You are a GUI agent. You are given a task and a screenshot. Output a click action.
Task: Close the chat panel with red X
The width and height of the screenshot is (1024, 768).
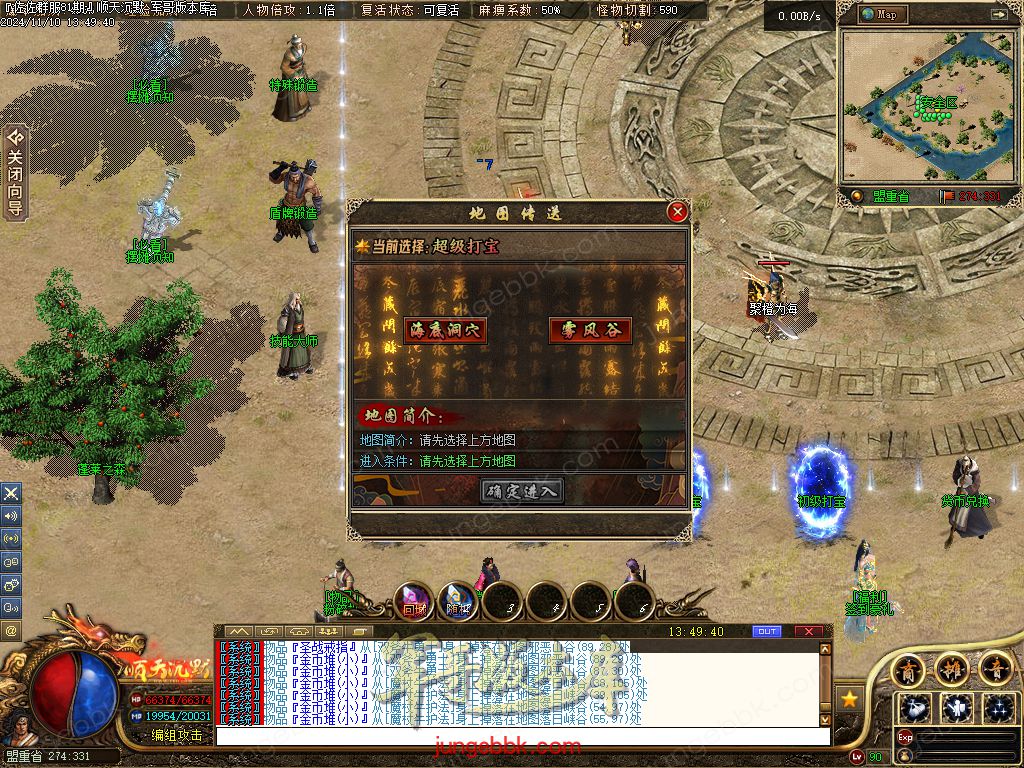click(808, 632)
